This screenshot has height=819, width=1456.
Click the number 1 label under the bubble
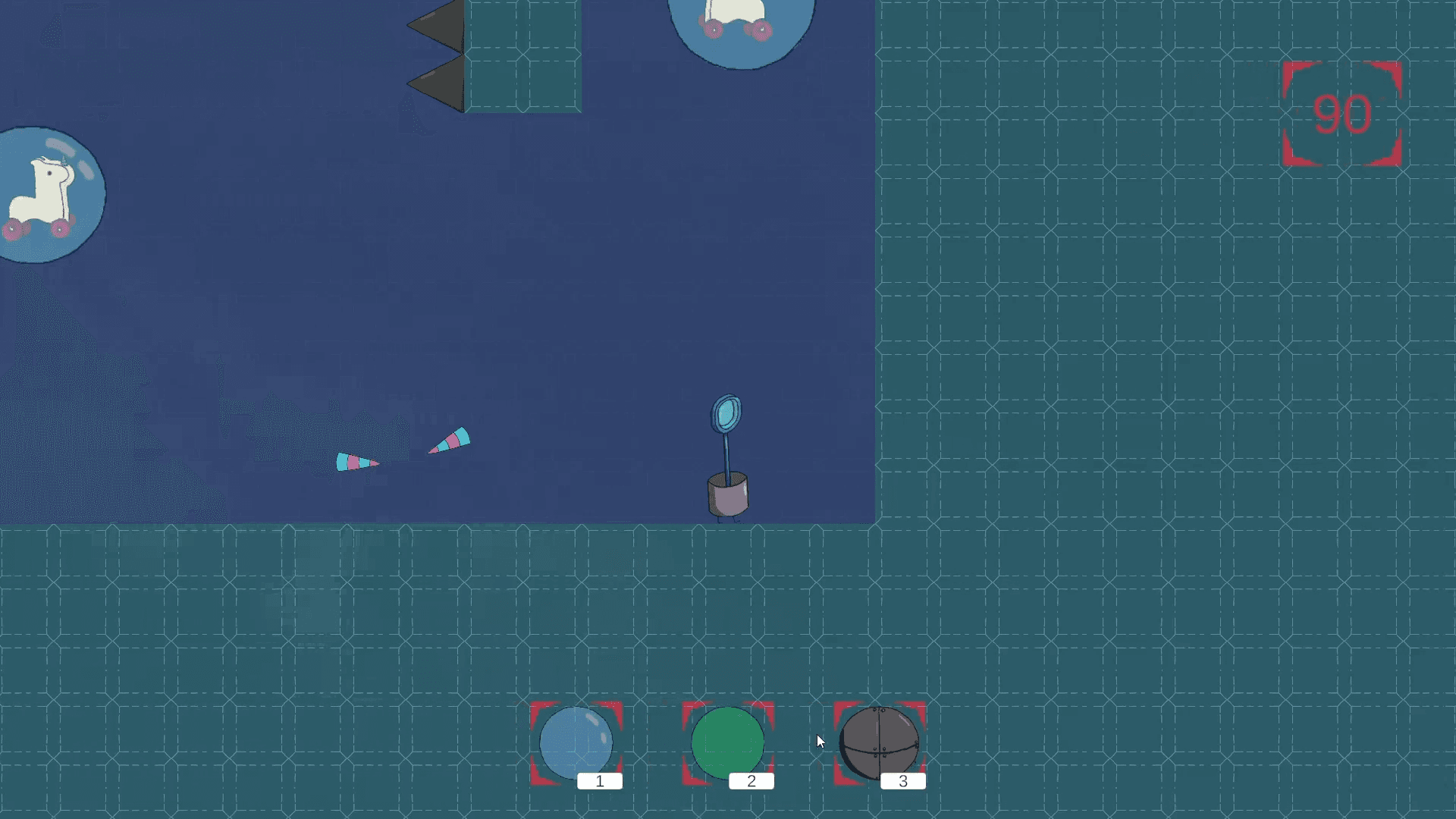[x=600, y=781]
